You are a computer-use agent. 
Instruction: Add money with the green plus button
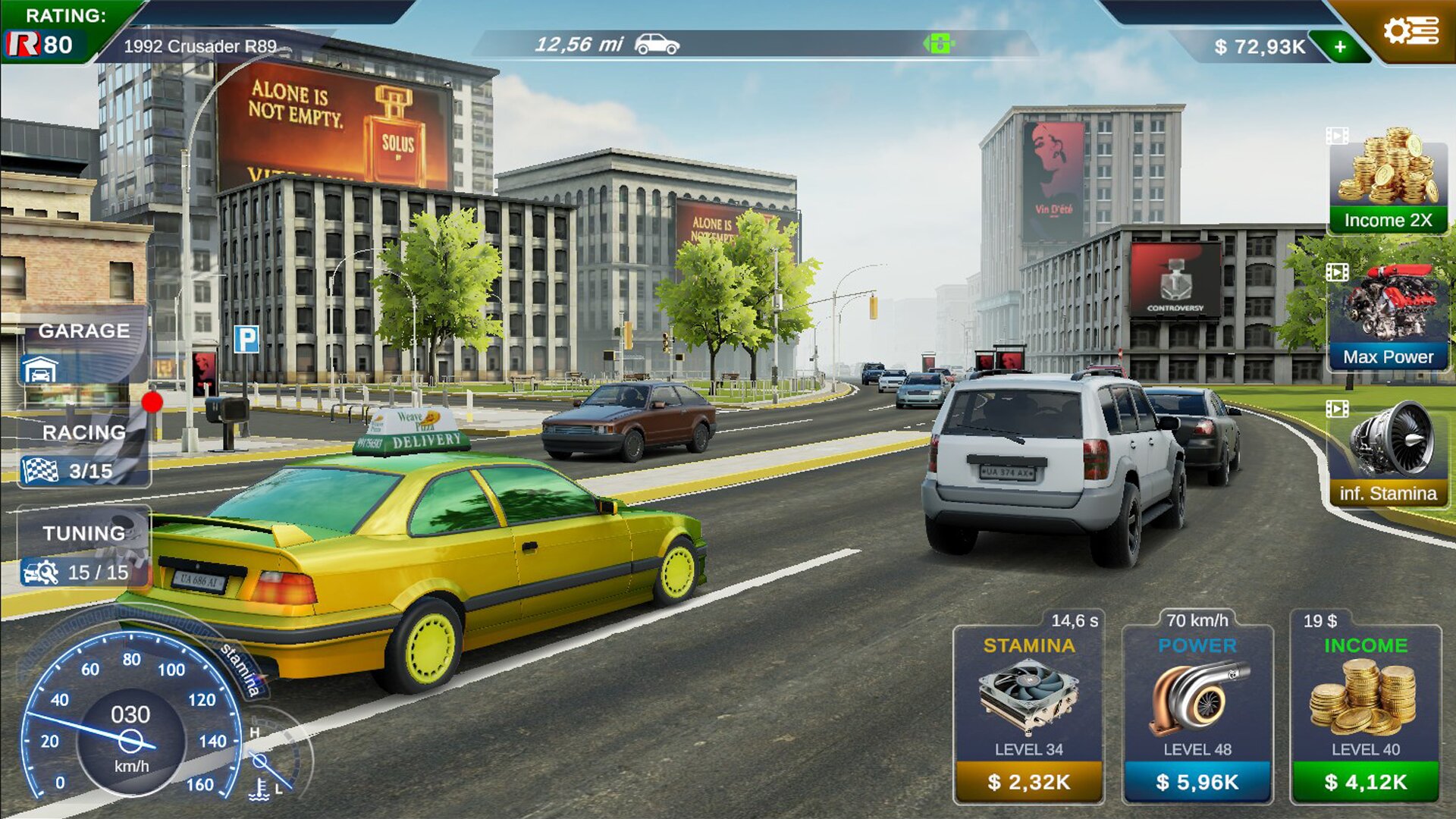(1341, 47)
